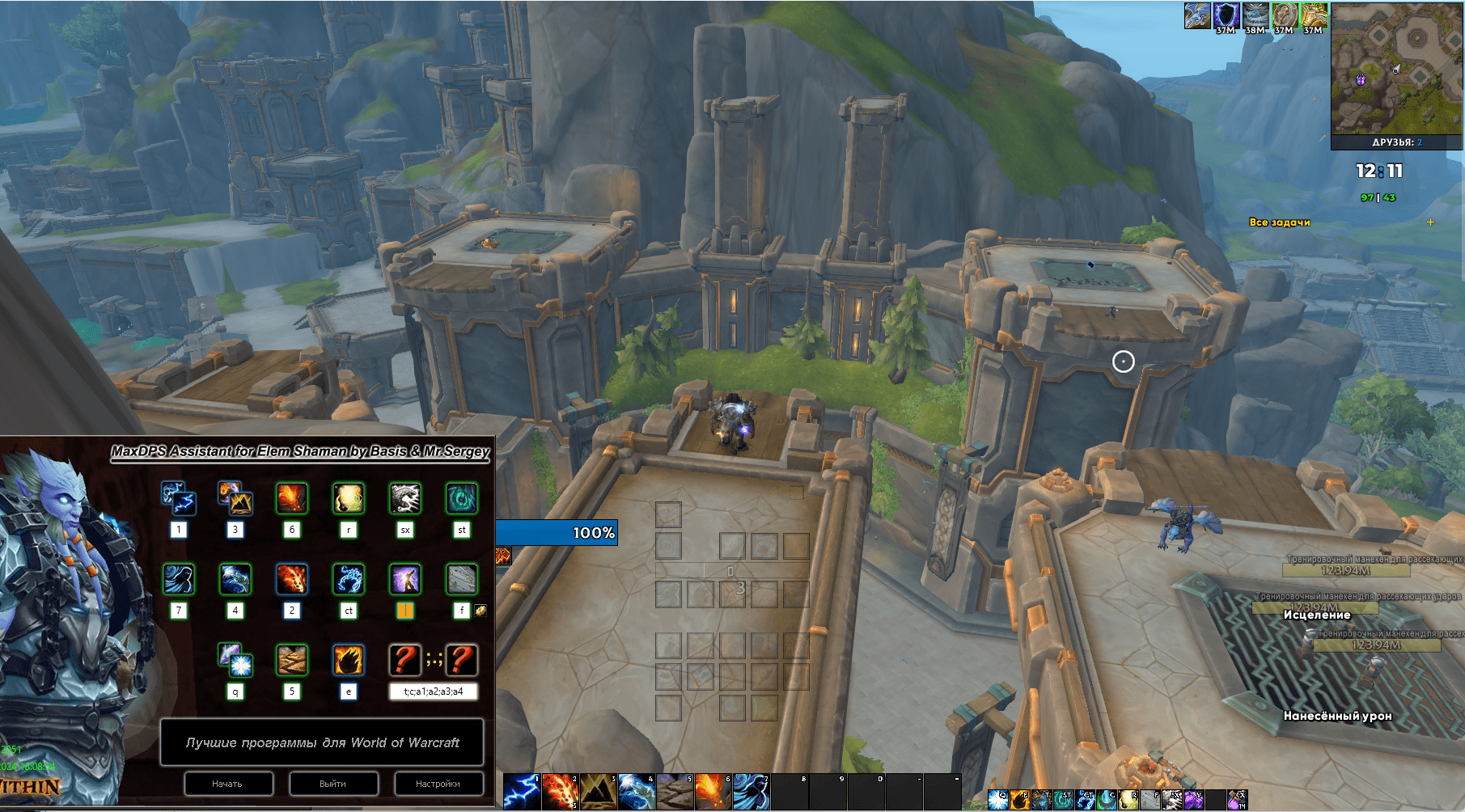Use the blue swirling spirit ability in slot 7
Image resolution: width=1465 pixels, height=812 pixels.
[x=750, y=791]
